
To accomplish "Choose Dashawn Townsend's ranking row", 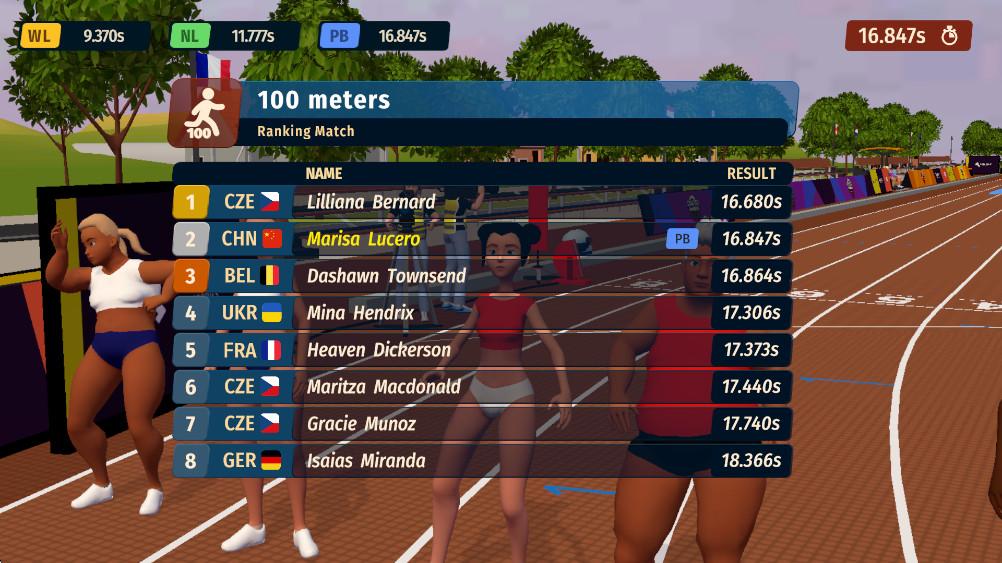I will [482, 276].
